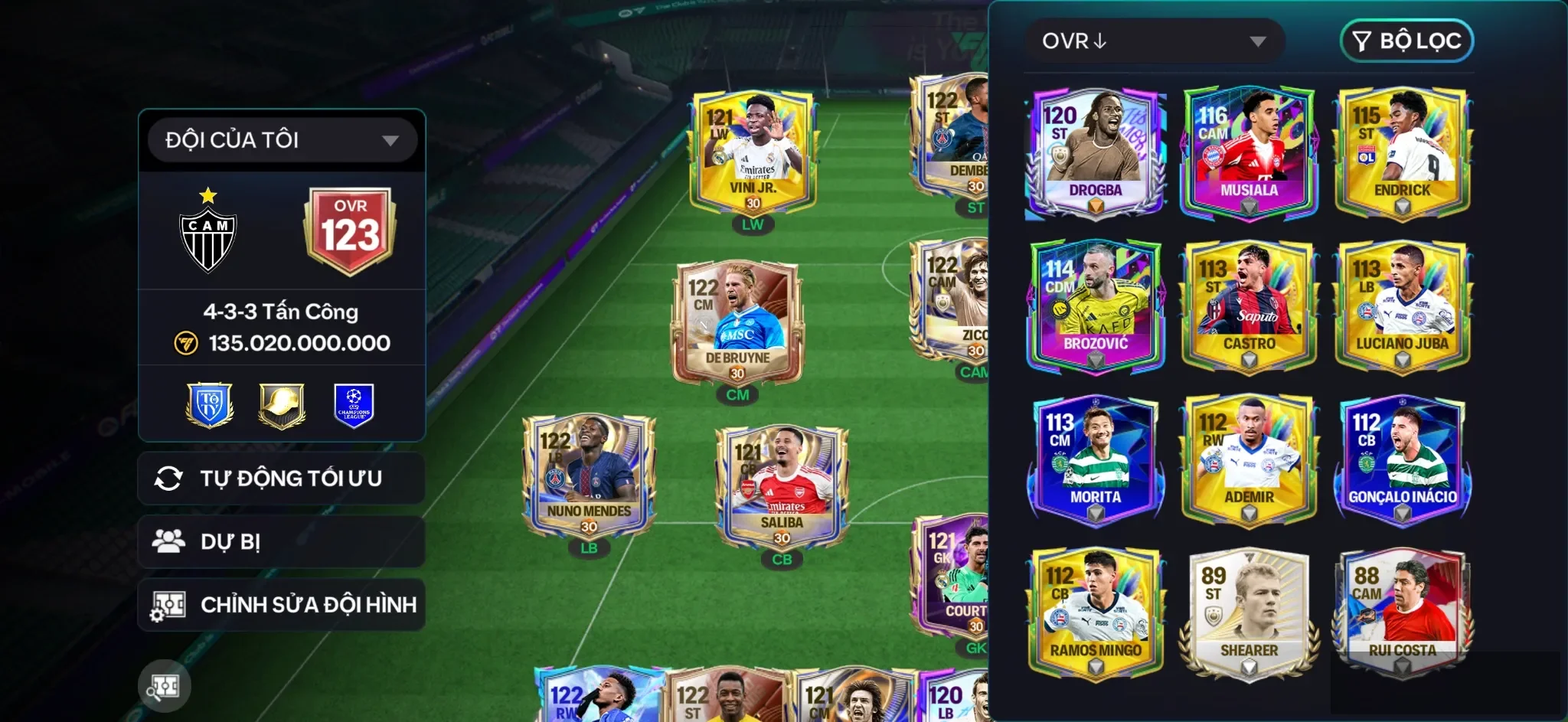Select the gold Founders badge icon

click(x=280, y=406)
